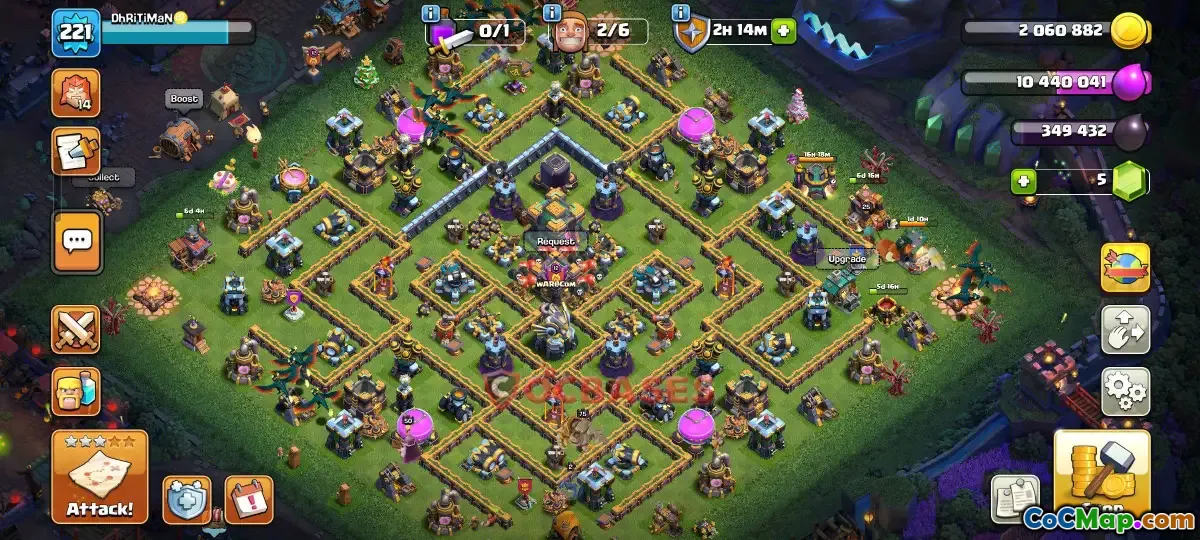1200x540 pixels.
Task: Open the Shop hammer and coins button
Action: [x=1102, y=475]
